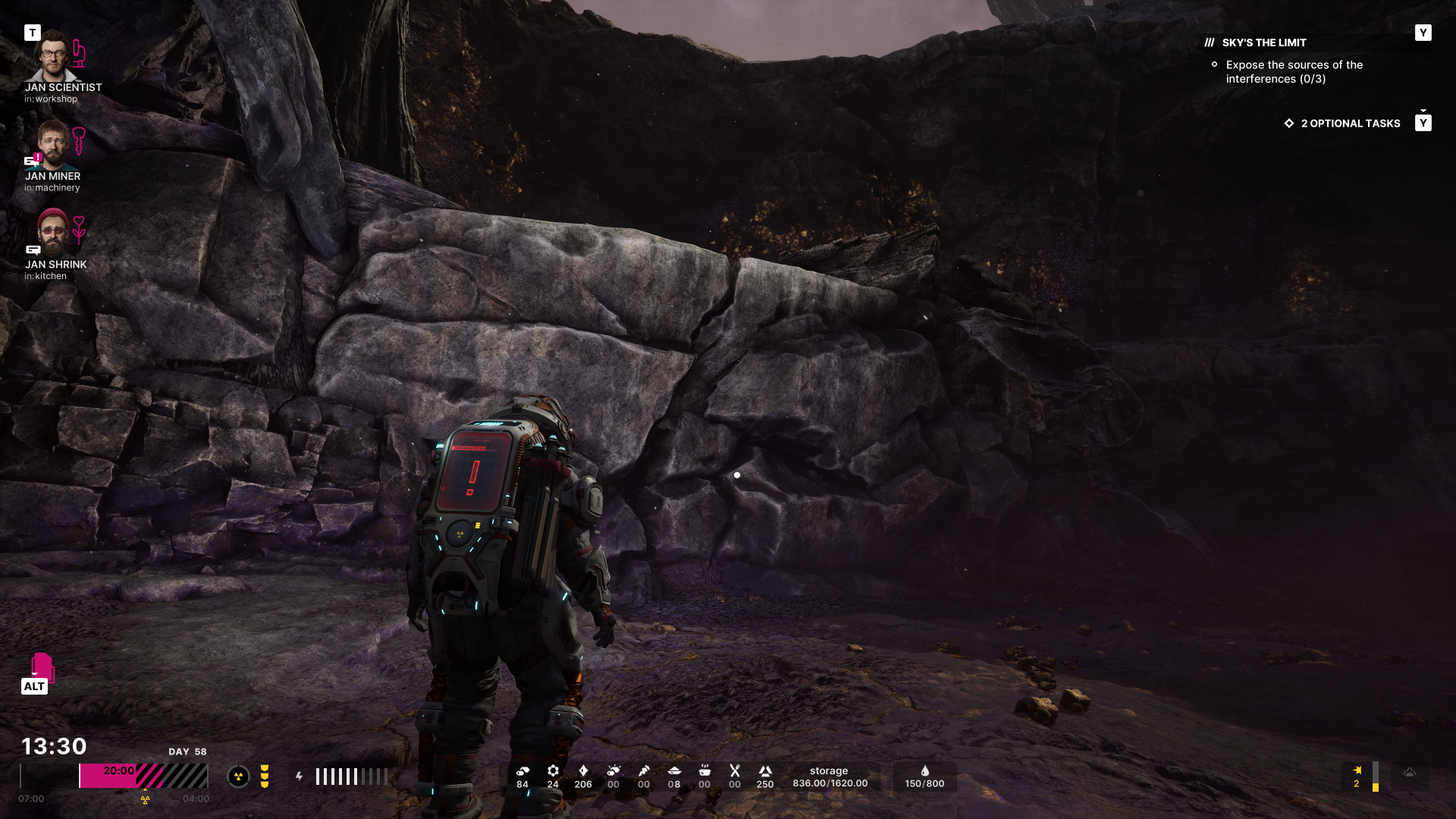Click the triangular resource icon showing 250
Viewport: 1456px width, 819px height.
[765, 771]
